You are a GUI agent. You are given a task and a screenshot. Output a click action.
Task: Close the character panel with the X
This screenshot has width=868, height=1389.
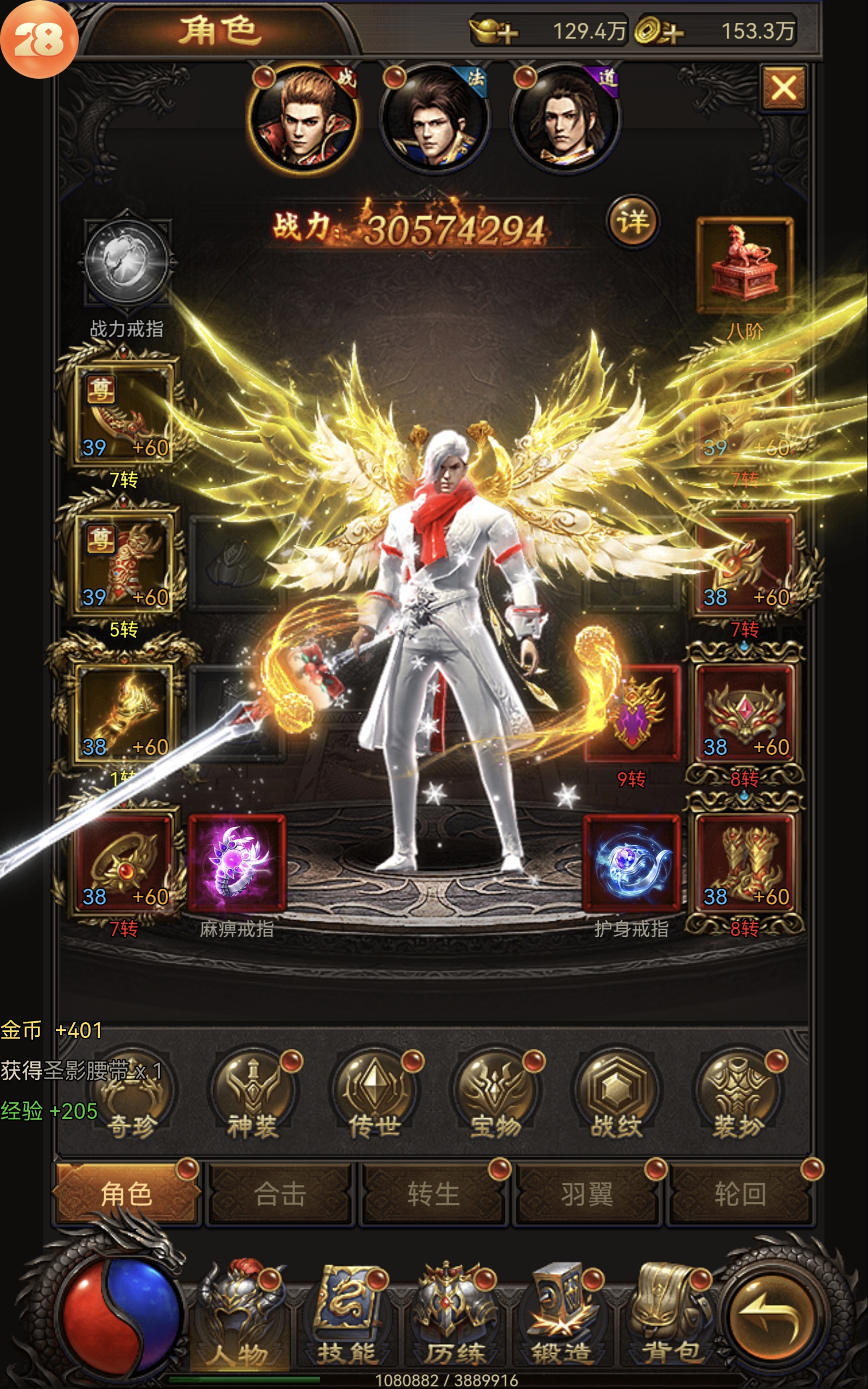pos(783,88)
